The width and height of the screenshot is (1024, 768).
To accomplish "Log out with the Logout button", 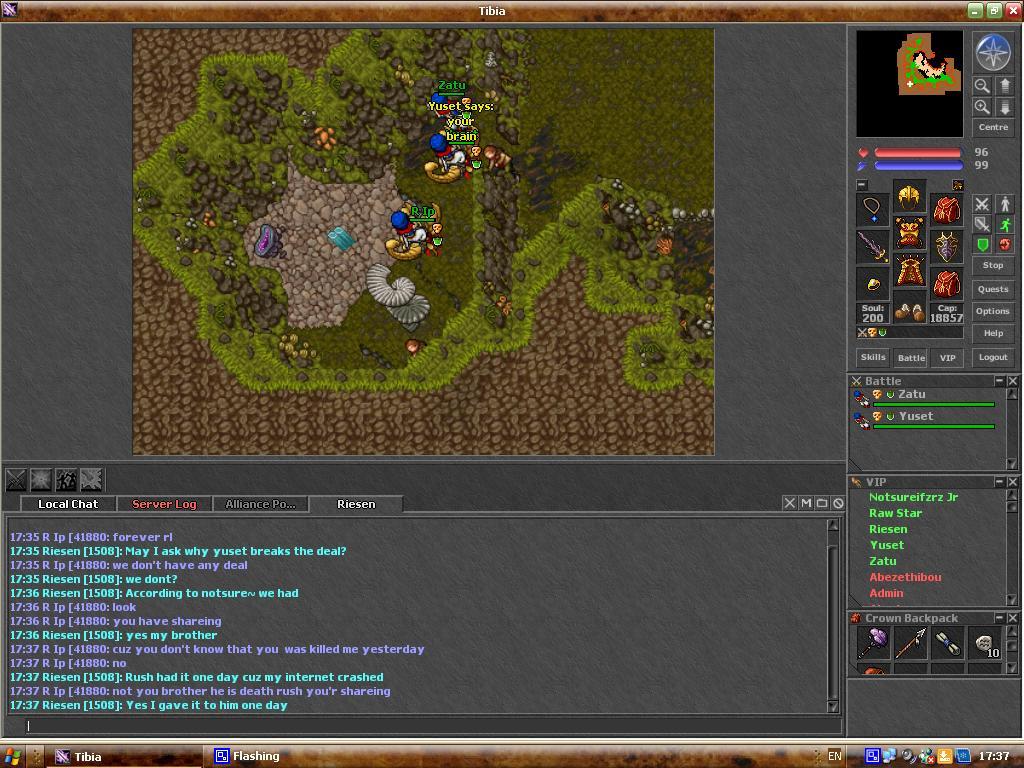I will coord(992,357).
